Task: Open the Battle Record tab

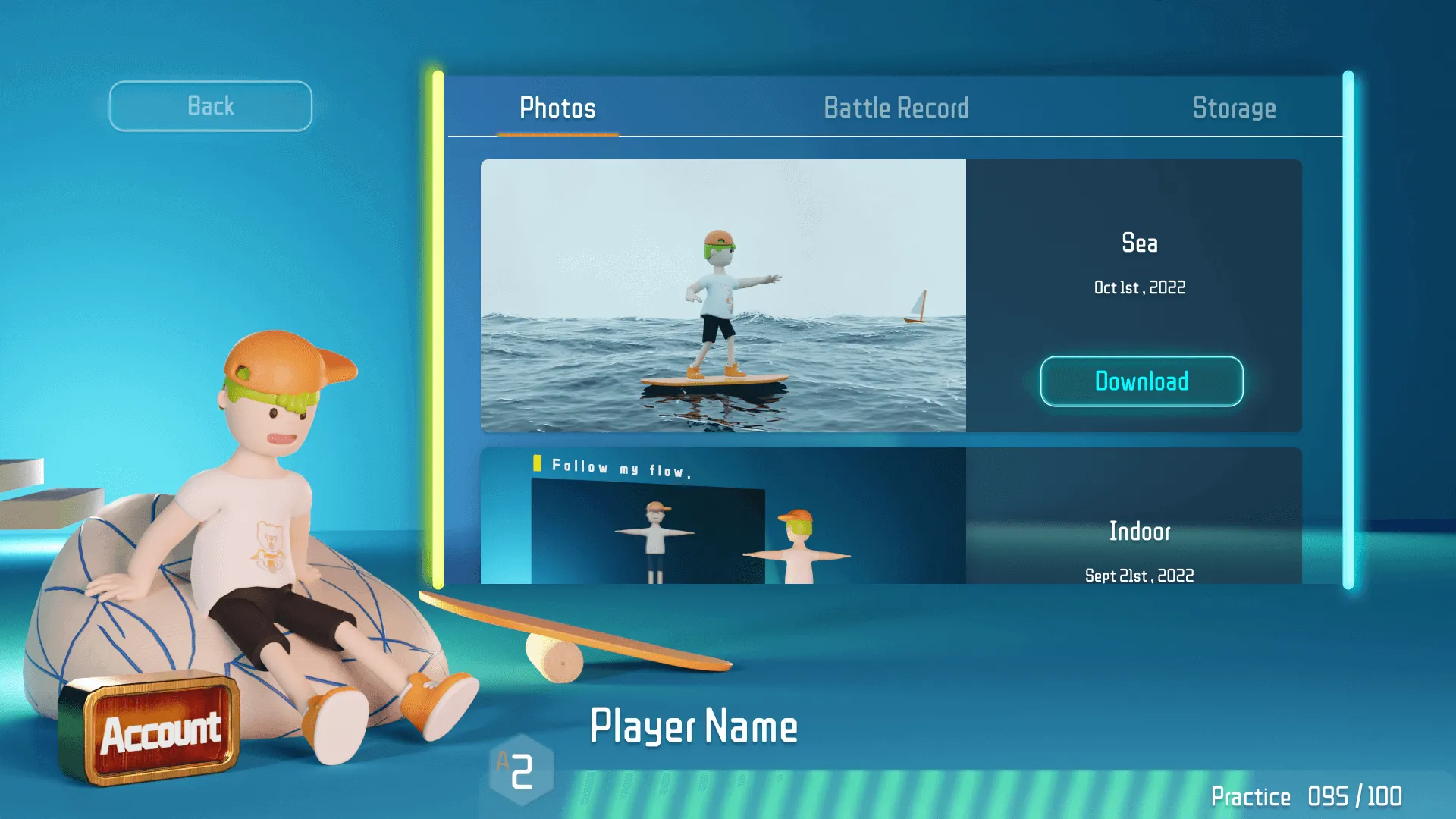Action: 896,108
